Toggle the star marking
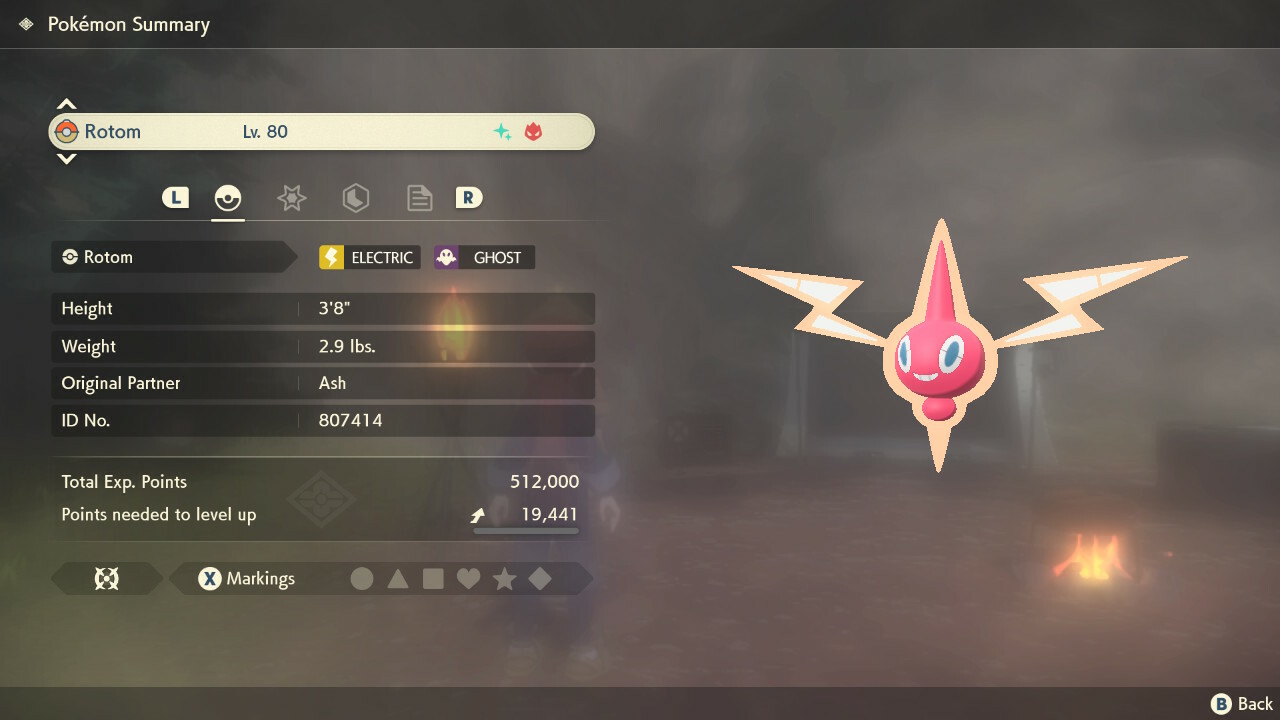This screenshot has height=720, width=1280. coord(504,579)
